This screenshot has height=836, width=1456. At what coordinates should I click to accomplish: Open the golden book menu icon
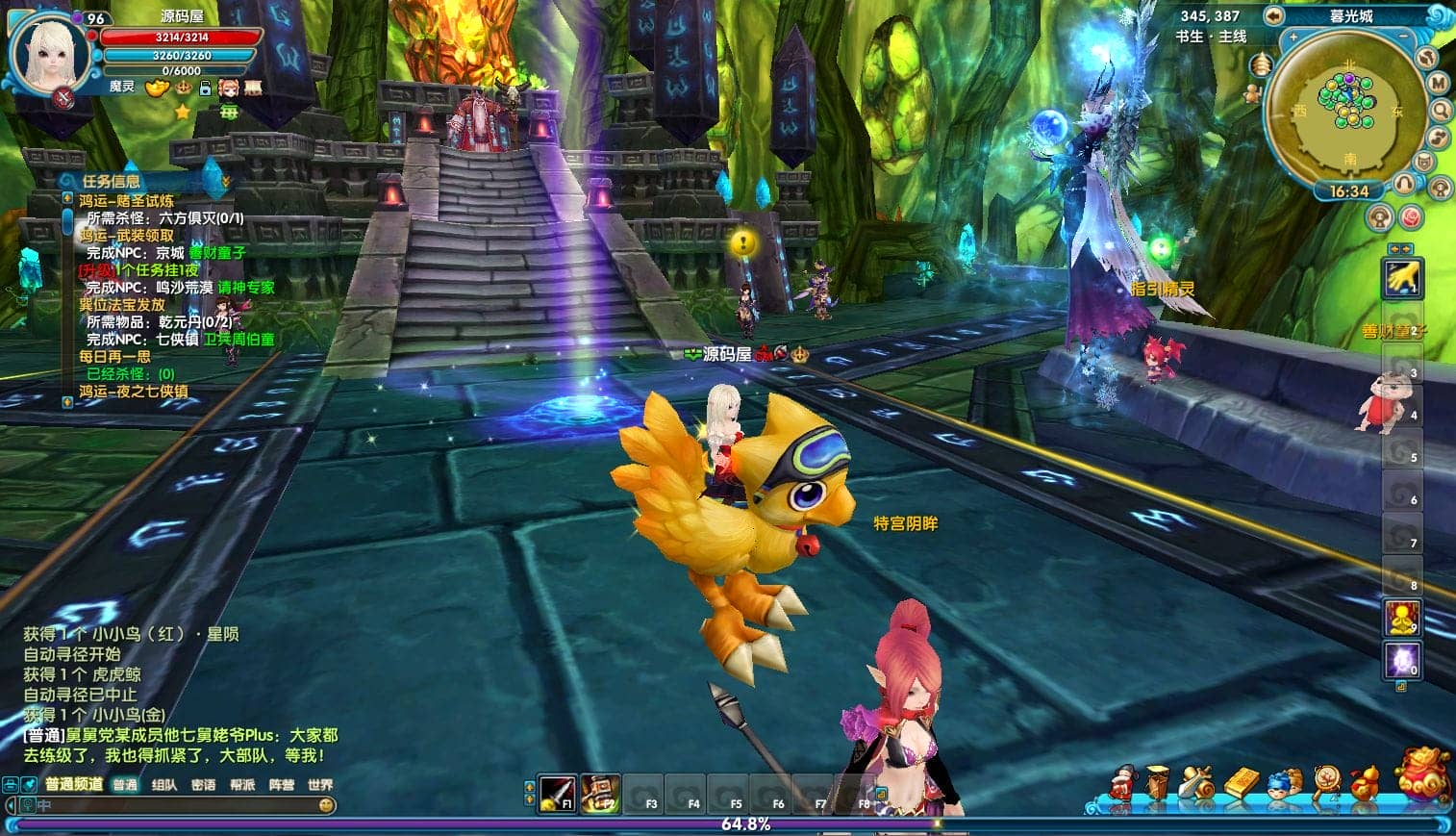coord(1241,782)
